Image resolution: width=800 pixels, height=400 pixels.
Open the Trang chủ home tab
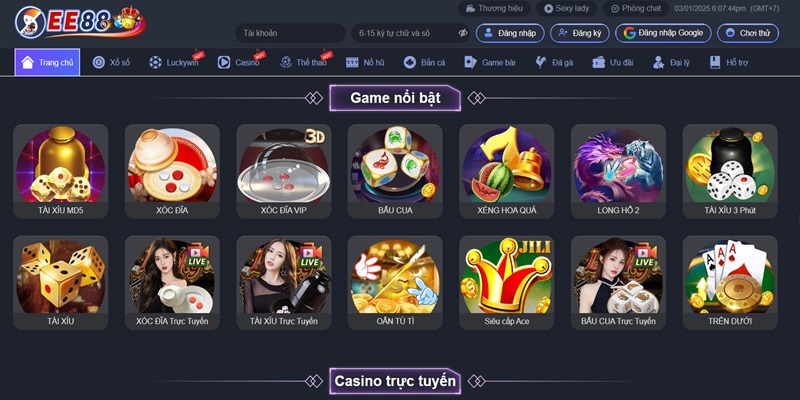(47, 62)
